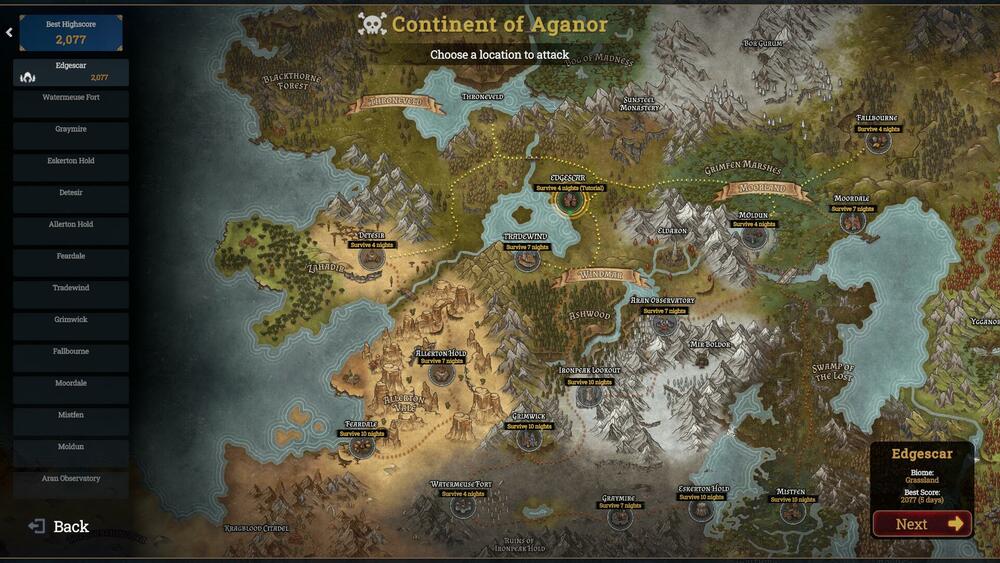
Task: Select Mistfen in the location list
Action: tap(71, 415)
